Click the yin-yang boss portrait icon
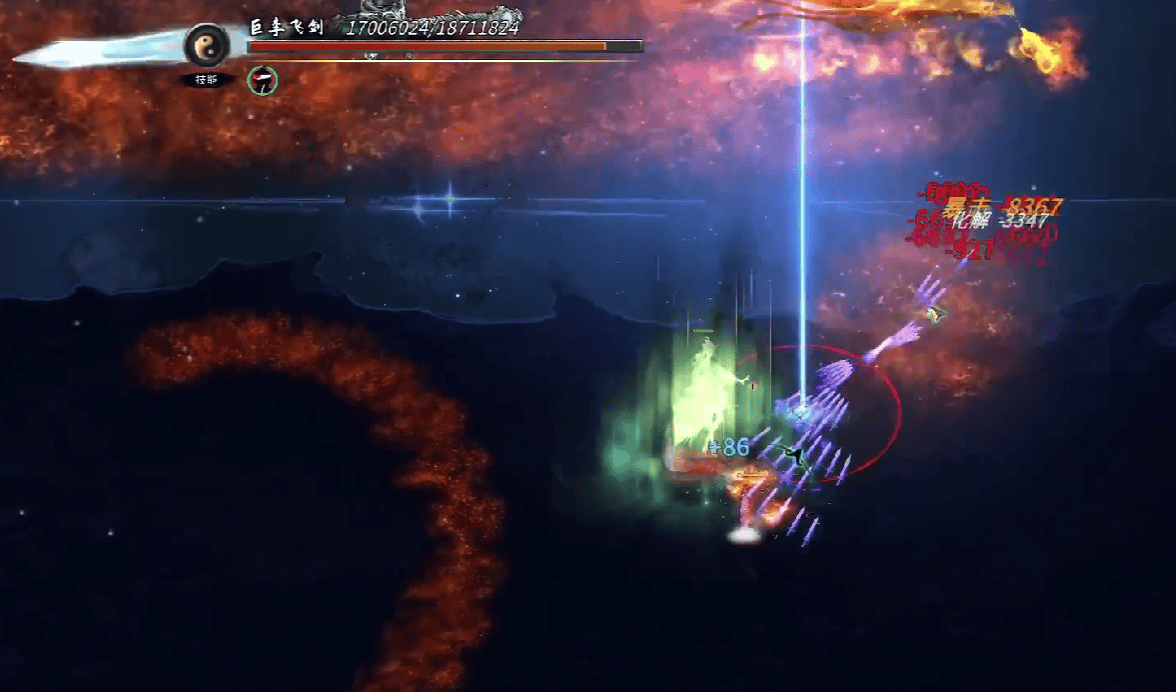Viewport: 1176px width, 692px height. 207,45
